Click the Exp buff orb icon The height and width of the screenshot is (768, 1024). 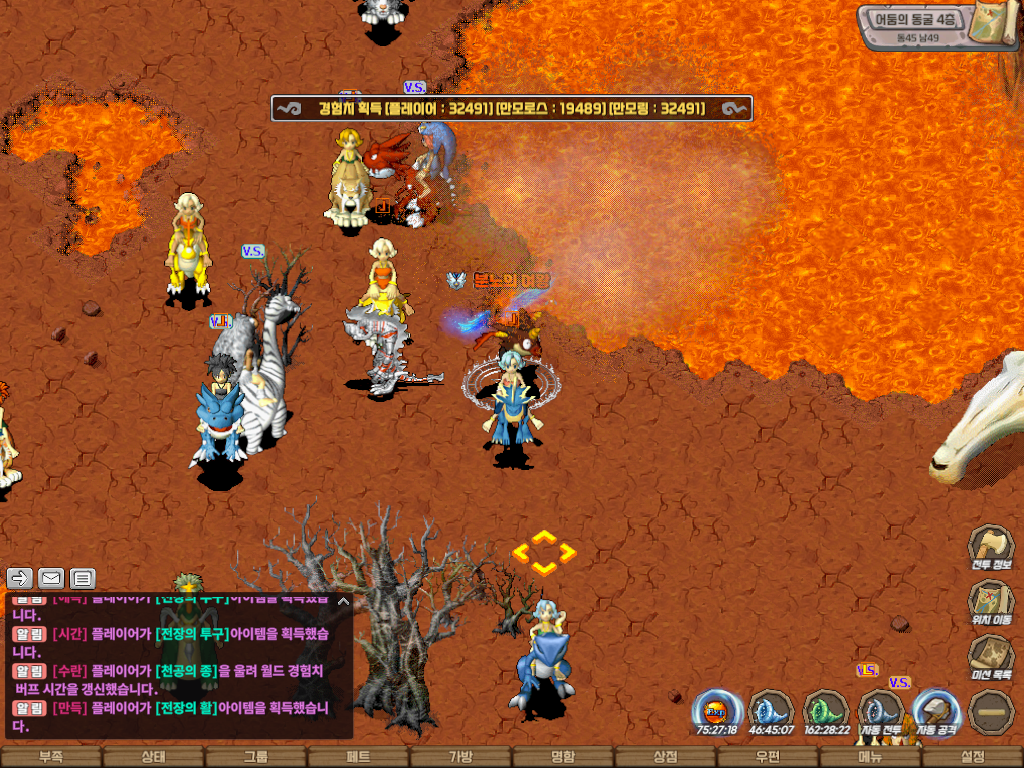(x=717, y=712)
